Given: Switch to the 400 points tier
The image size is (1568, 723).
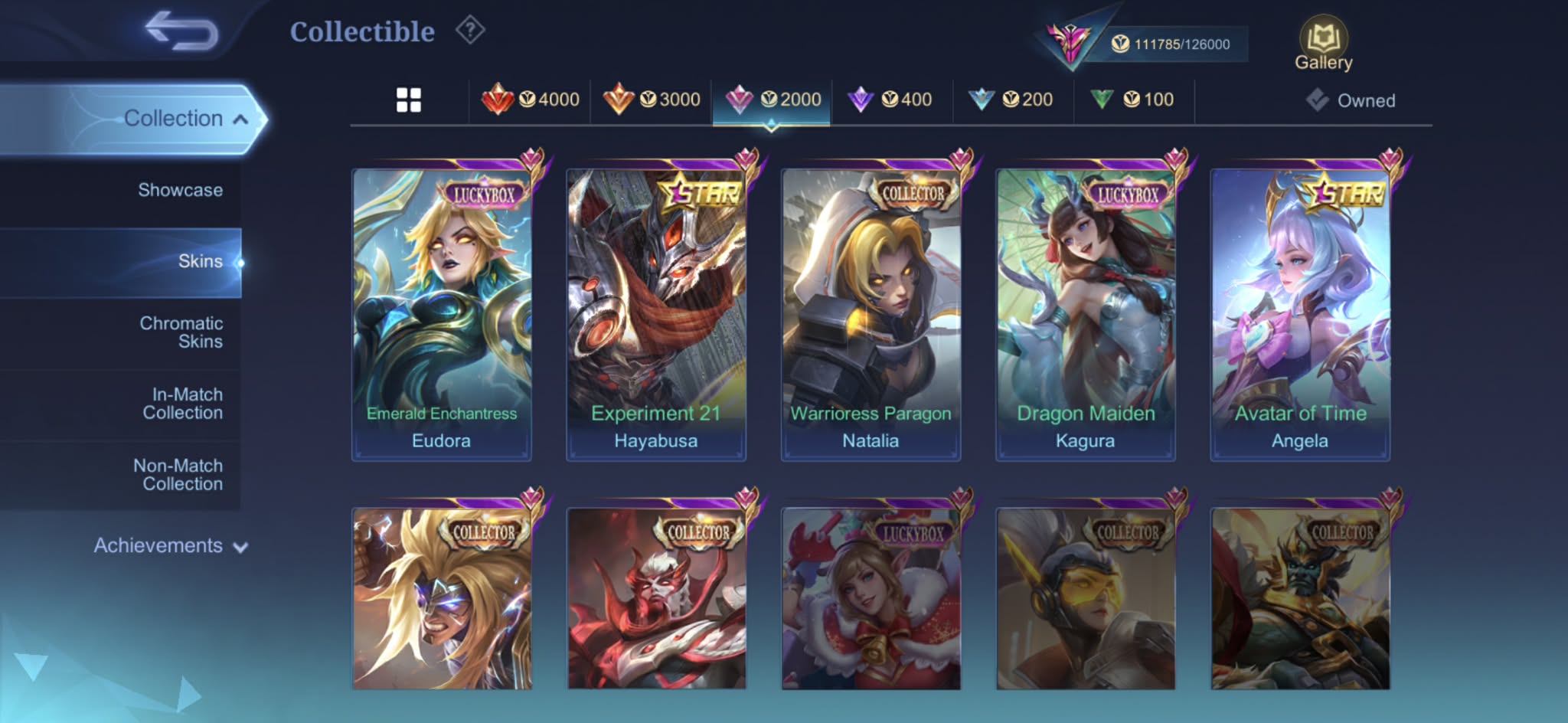Looking at the screenshot, I should click(890, 100).
